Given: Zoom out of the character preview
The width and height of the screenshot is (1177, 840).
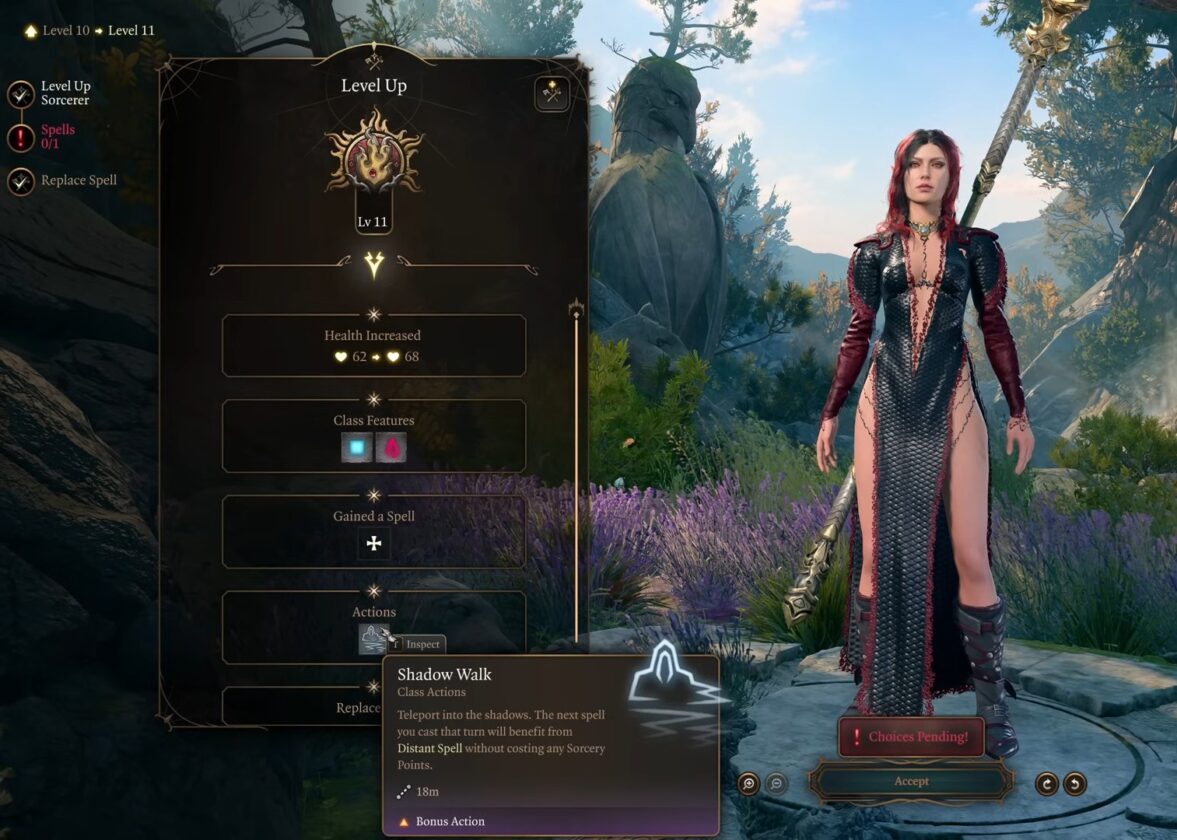Looking at the screenshot, I should click(776, 783).
